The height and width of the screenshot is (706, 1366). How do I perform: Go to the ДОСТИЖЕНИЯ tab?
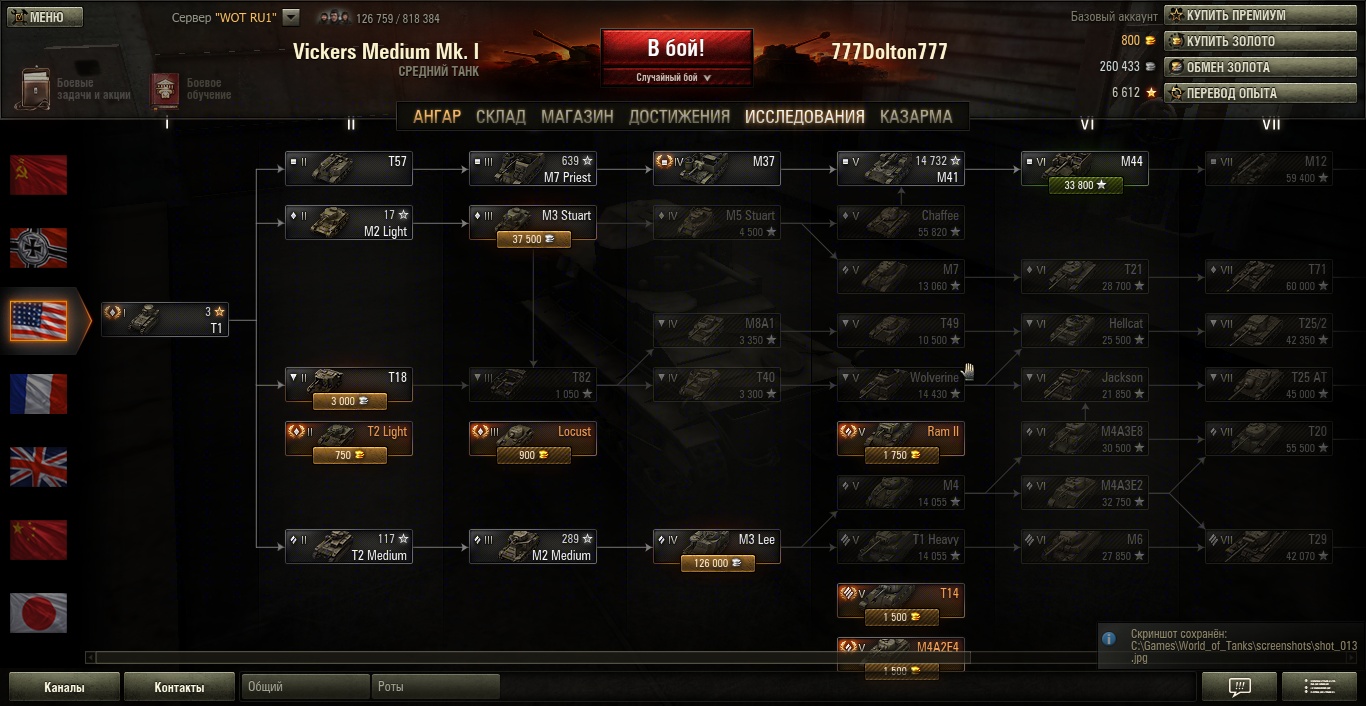679,116
